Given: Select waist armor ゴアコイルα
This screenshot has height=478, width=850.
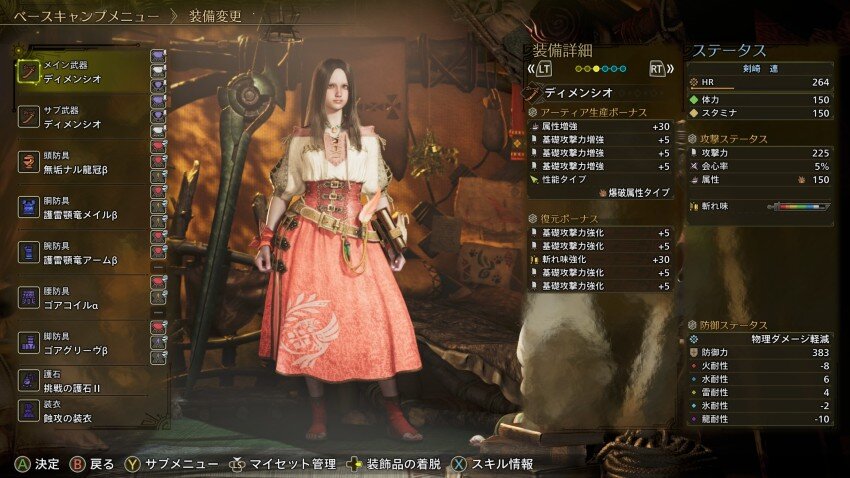Looking at the screenshot, I should point(85,300).
